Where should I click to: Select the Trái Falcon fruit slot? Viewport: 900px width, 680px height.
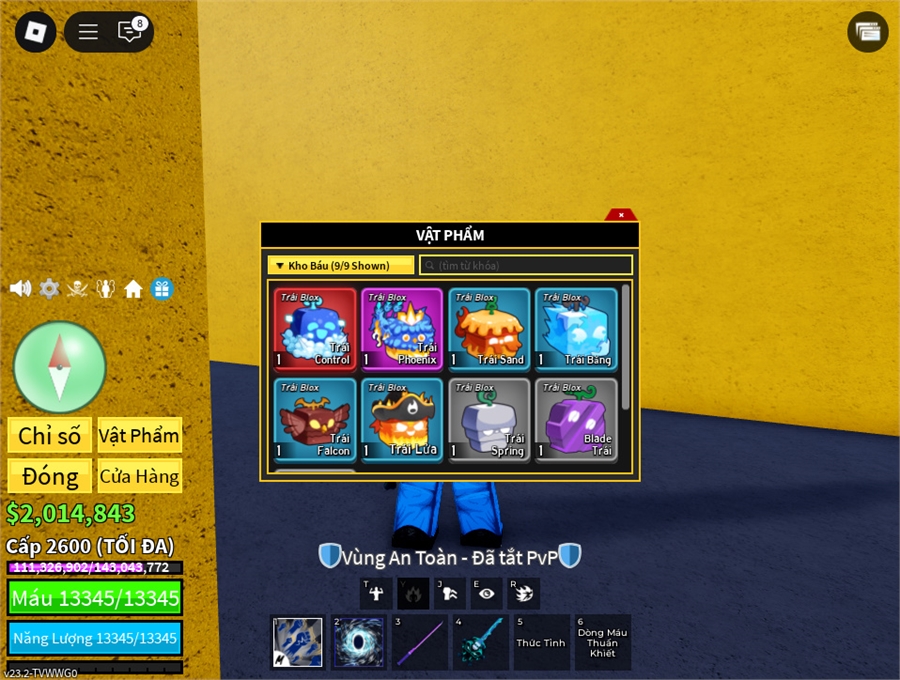click(x=315, y=419)
